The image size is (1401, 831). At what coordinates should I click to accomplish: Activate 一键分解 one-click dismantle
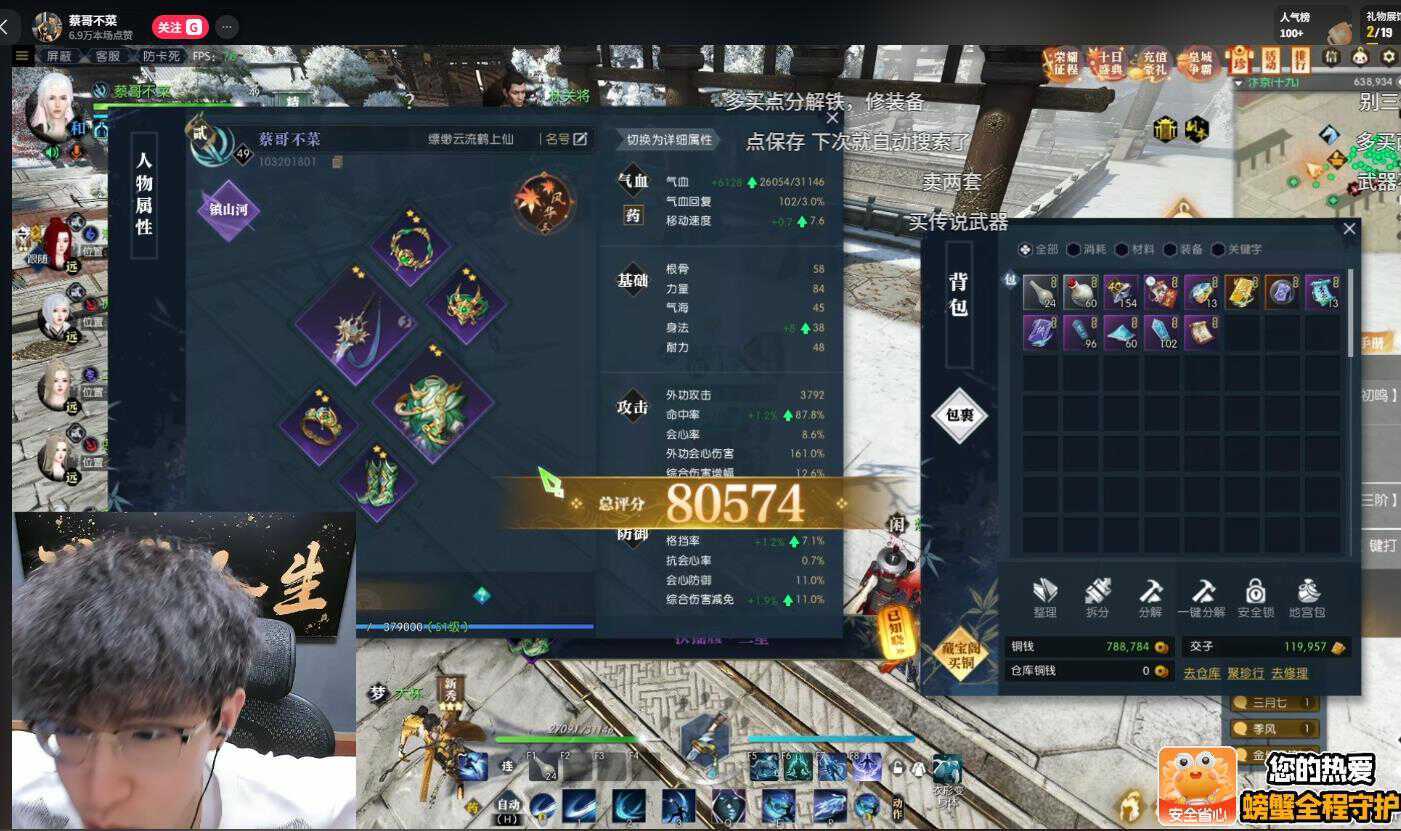click(1202, 598)
